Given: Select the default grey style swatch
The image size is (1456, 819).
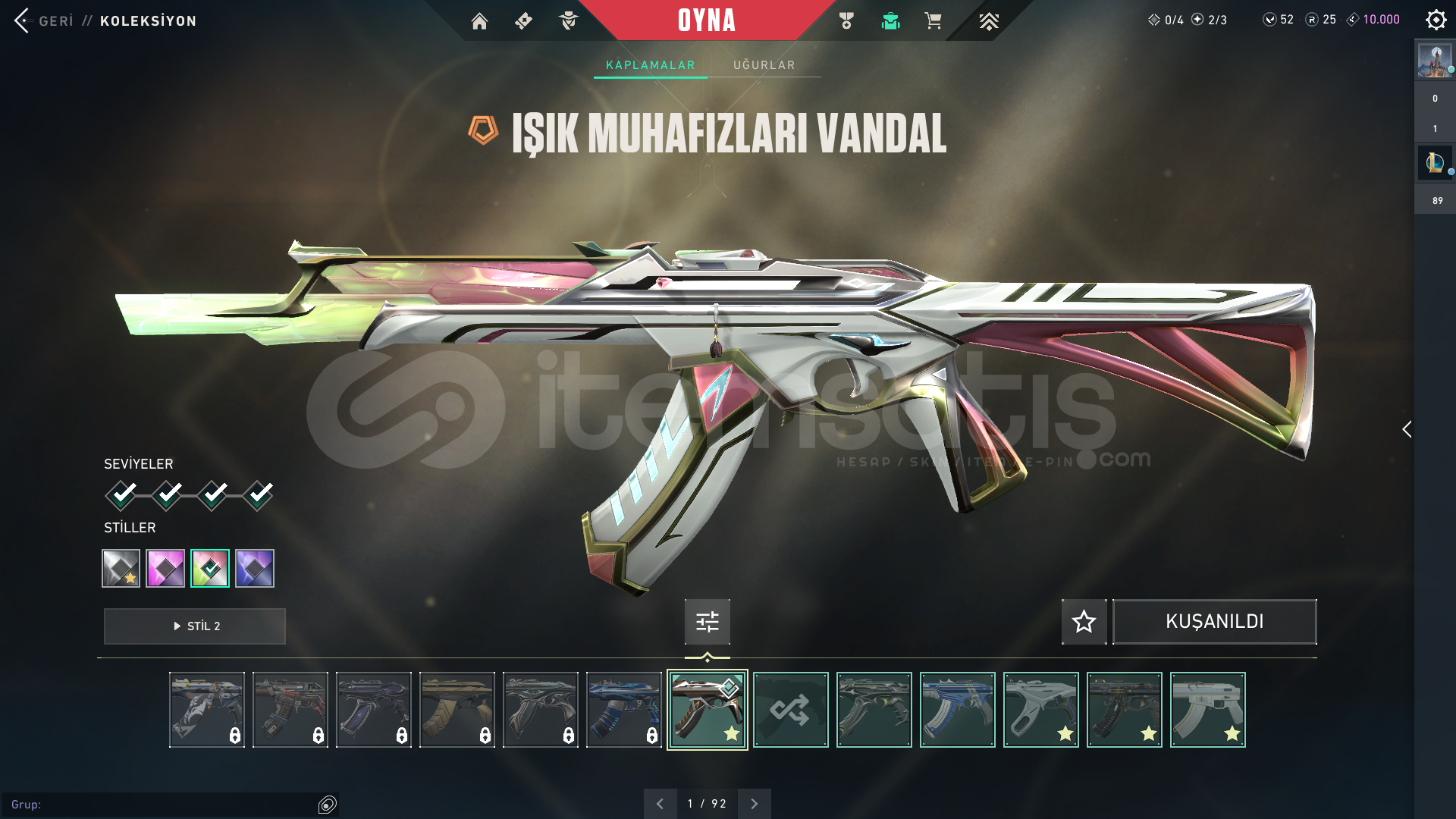Looking at the screenshot, I should 121,568.
